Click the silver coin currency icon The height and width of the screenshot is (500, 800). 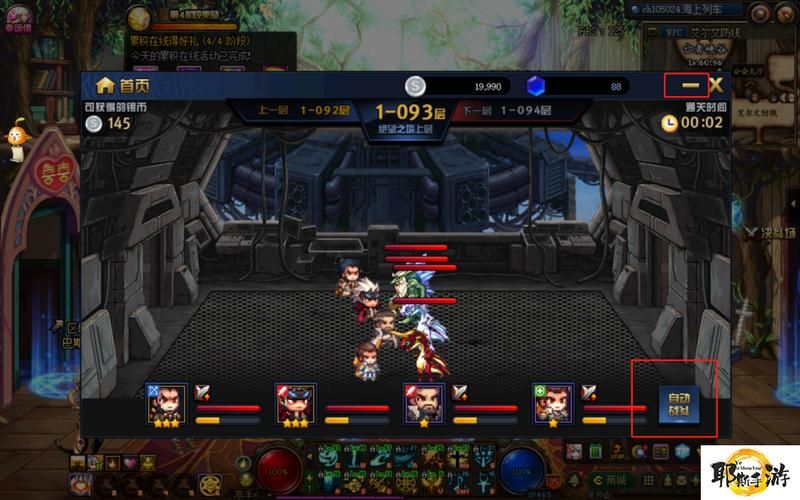click(x=415, y=86)
